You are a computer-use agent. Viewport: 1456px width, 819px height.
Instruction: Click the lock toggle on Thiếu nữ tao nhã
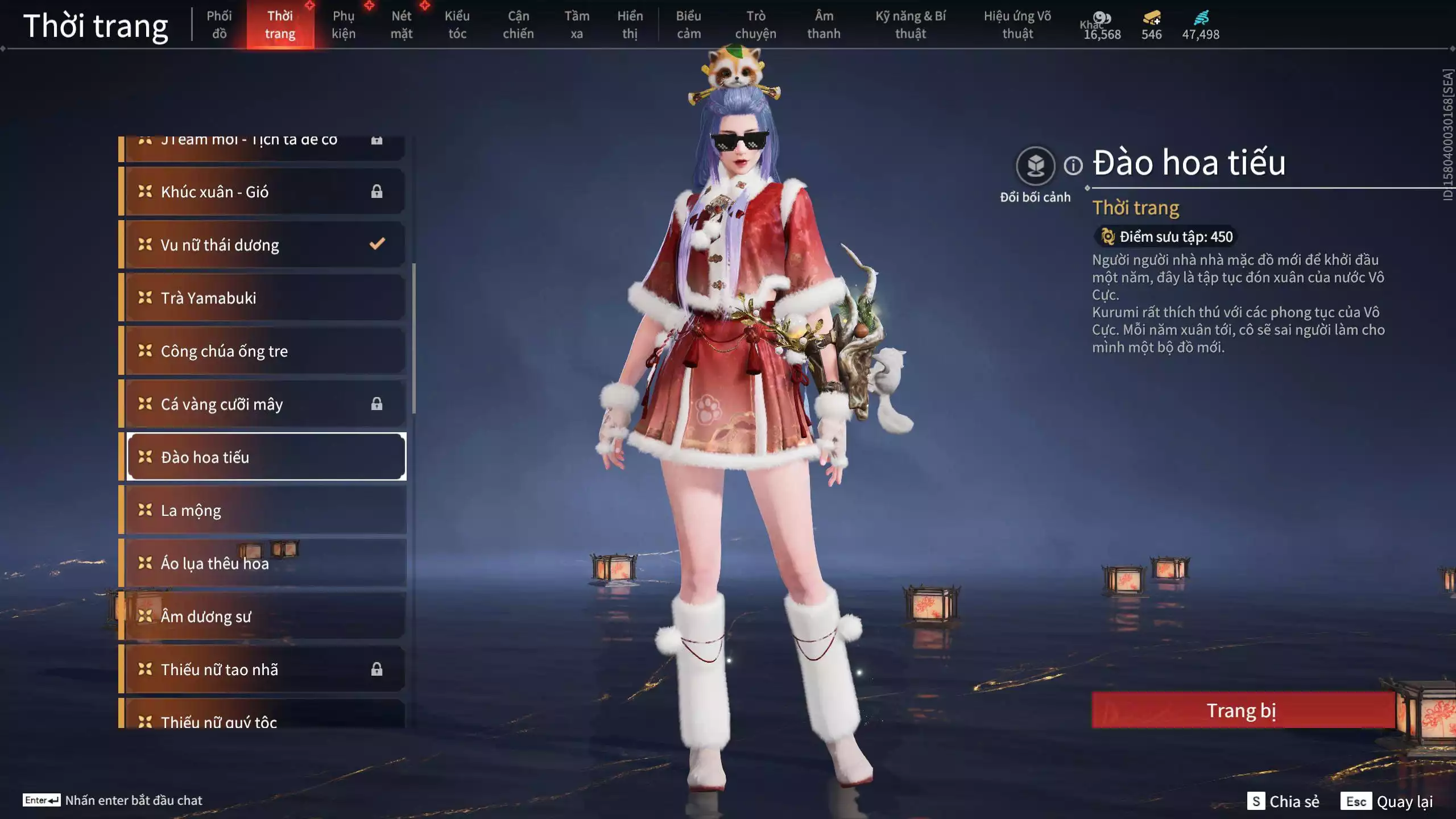[x=377, y=669]
